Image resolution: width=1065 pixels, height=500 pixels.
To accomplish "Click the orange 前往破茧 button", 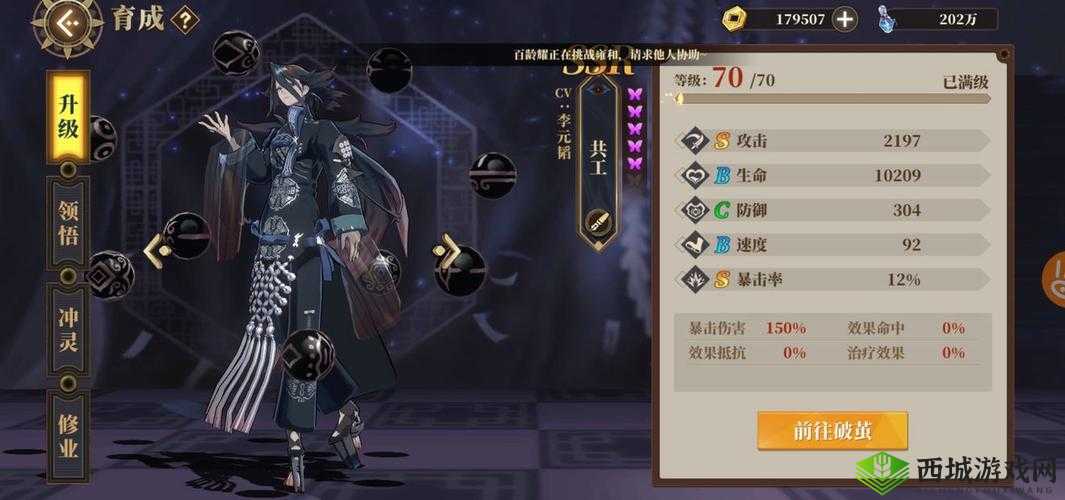I will tap(832, 430).
